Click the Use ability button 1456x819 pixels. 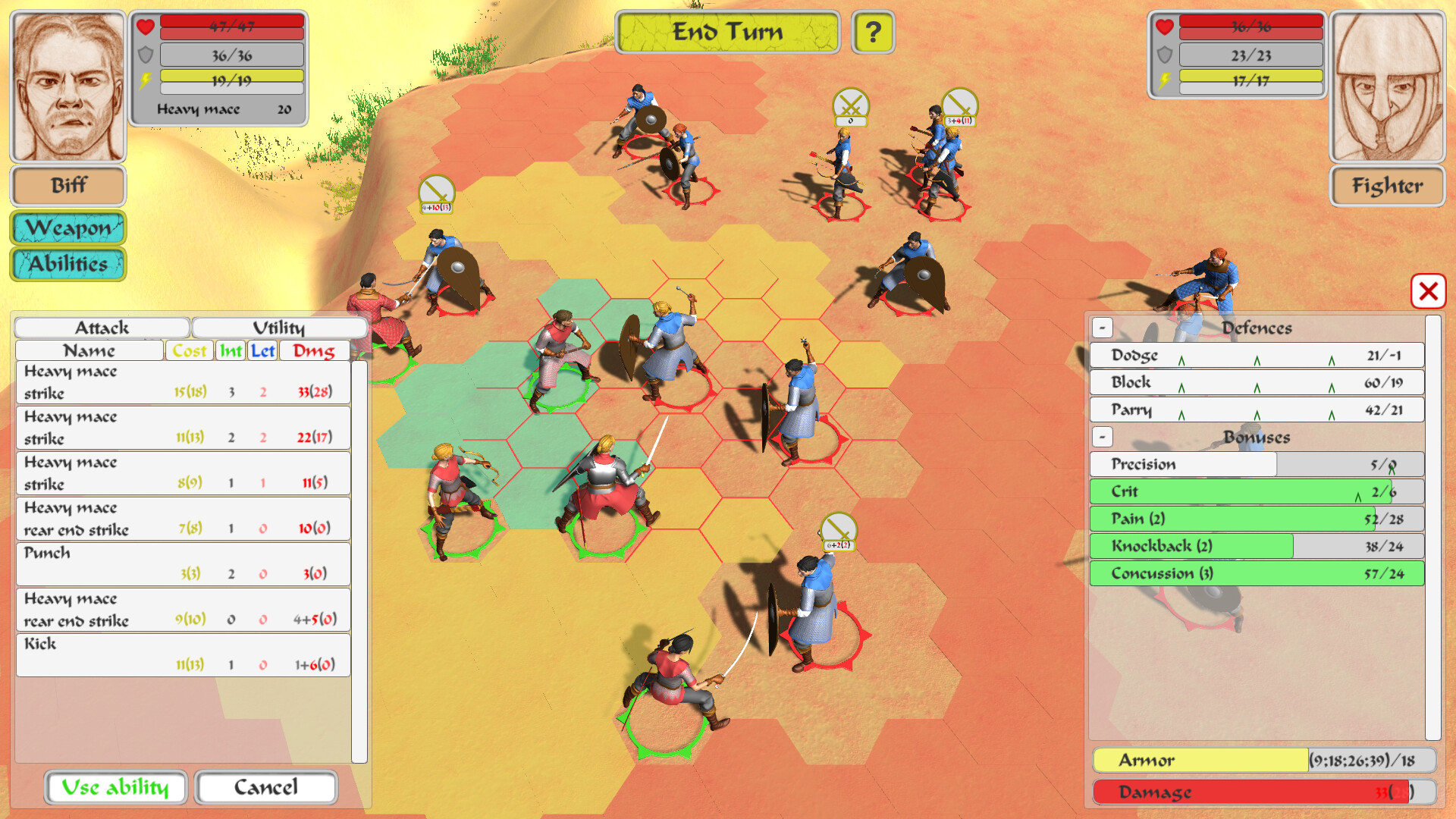[115, 787]
